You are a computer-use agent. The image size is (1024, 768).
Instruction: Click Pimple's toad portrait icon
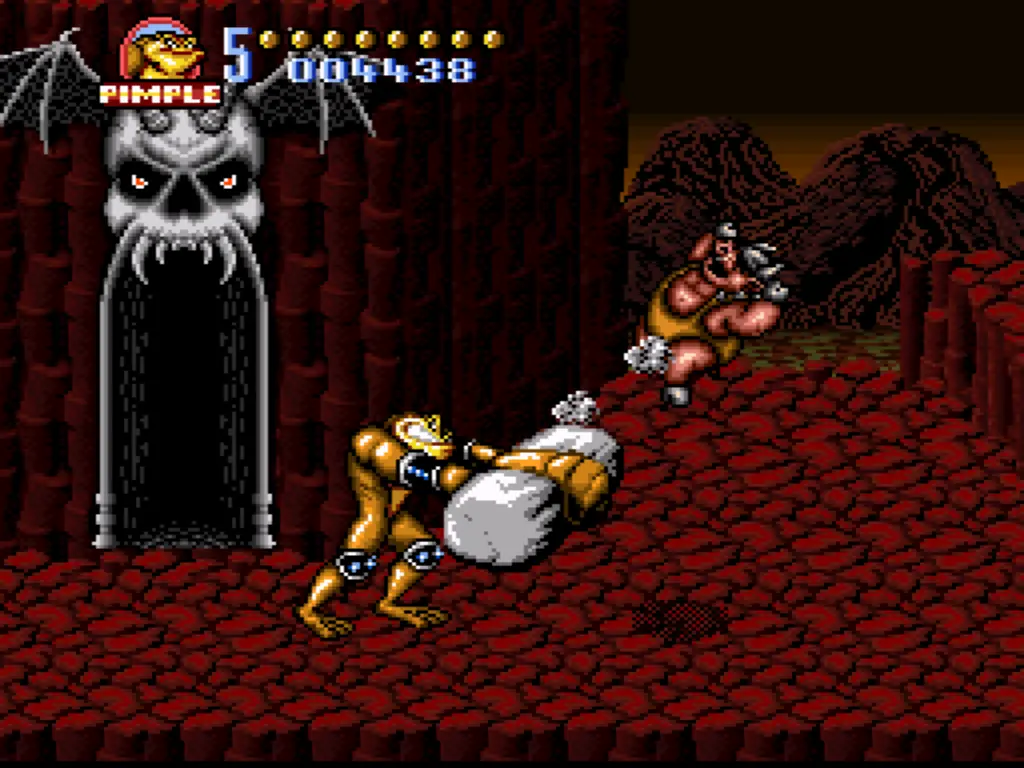point(163,52)
